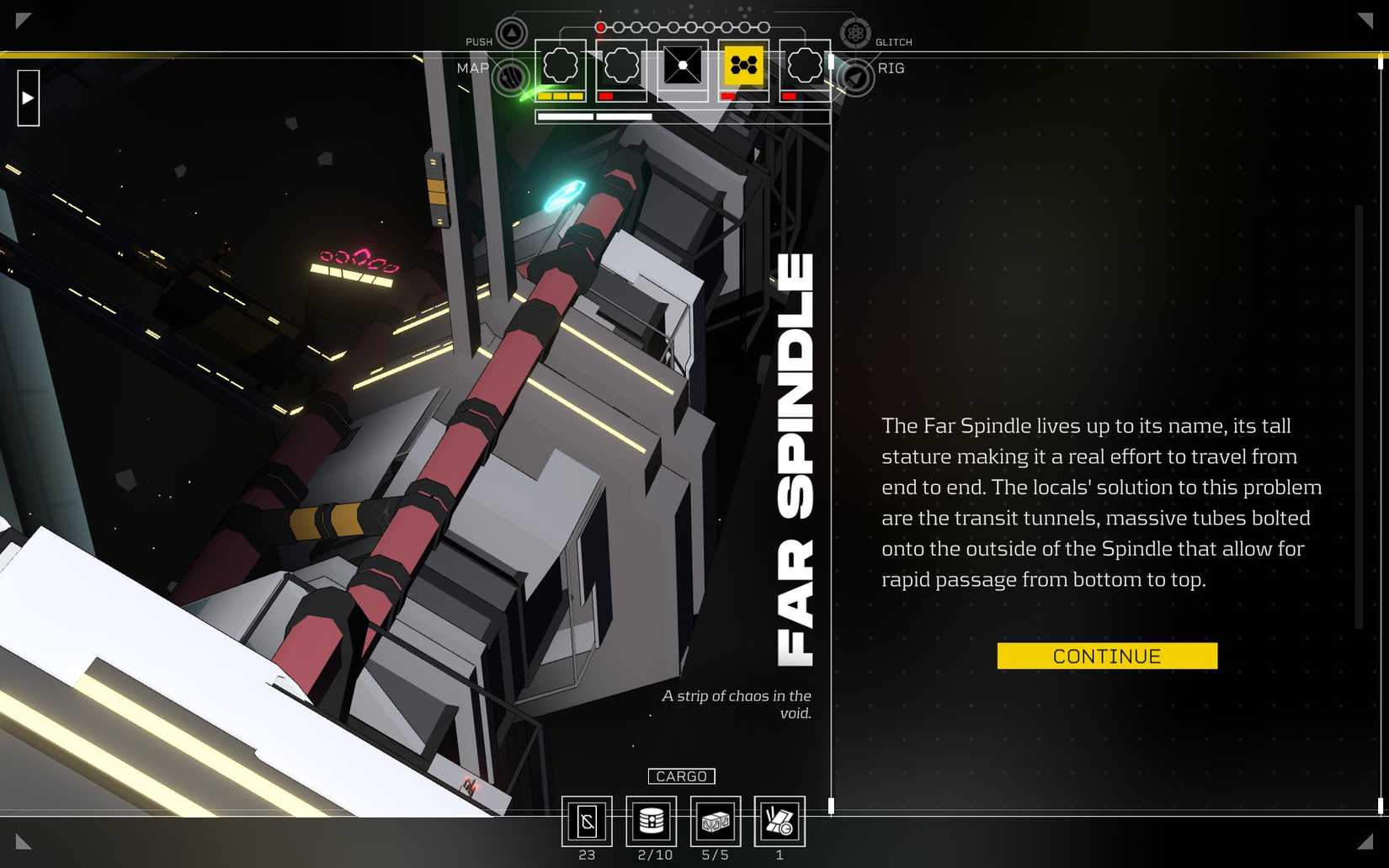Select the fuel canister cargo slot
The height and width of the screenshot is (868, 1389).
click(652, 821)
